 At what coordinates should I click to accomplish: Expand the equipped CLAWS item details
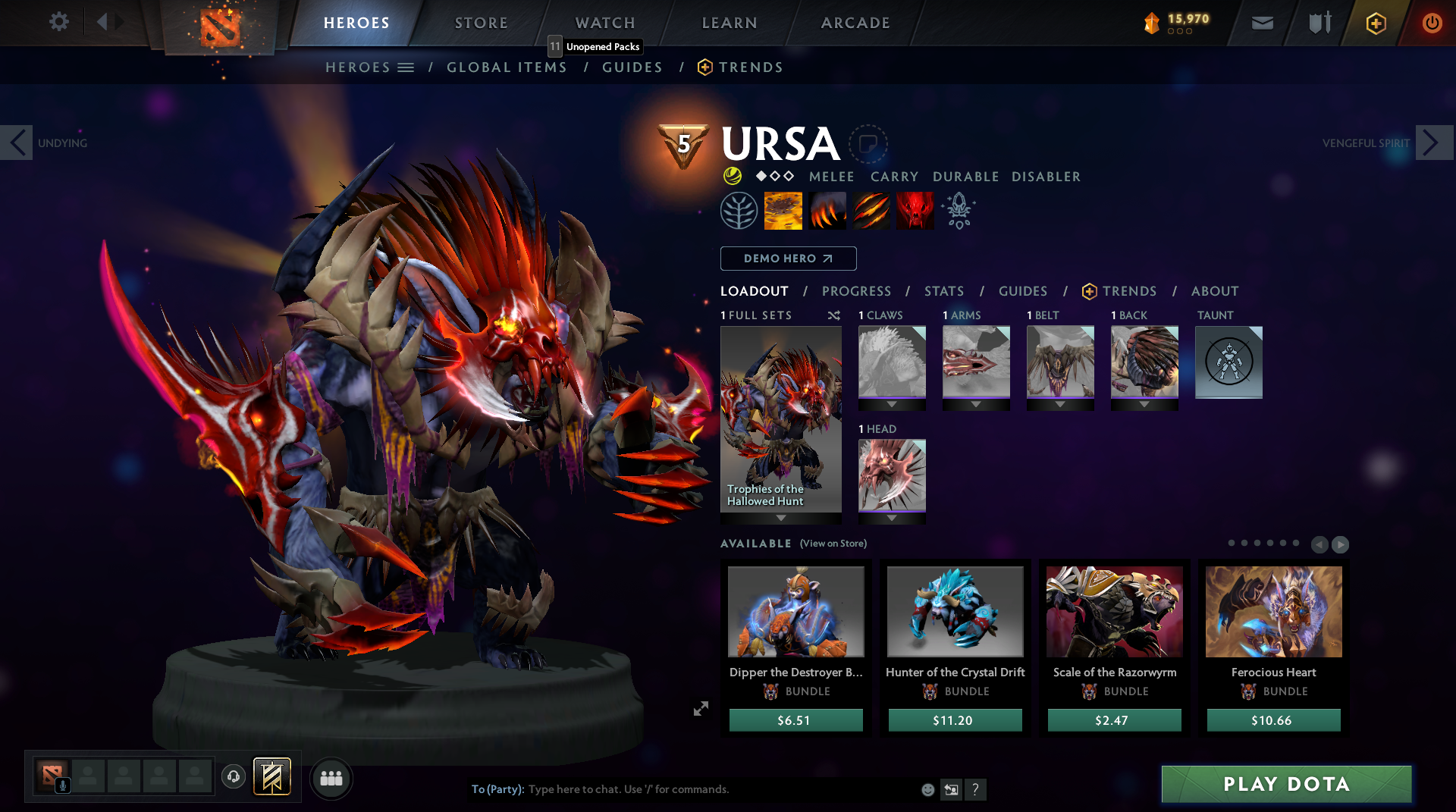(x=891, y=405)
